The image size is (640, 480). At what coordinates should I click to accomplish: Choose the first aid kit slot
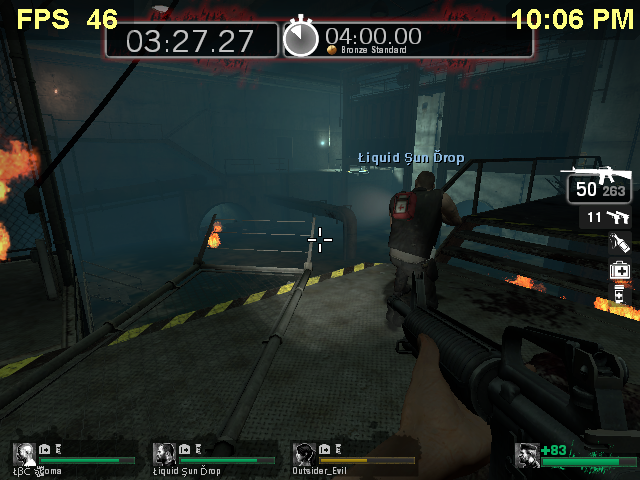620,270
